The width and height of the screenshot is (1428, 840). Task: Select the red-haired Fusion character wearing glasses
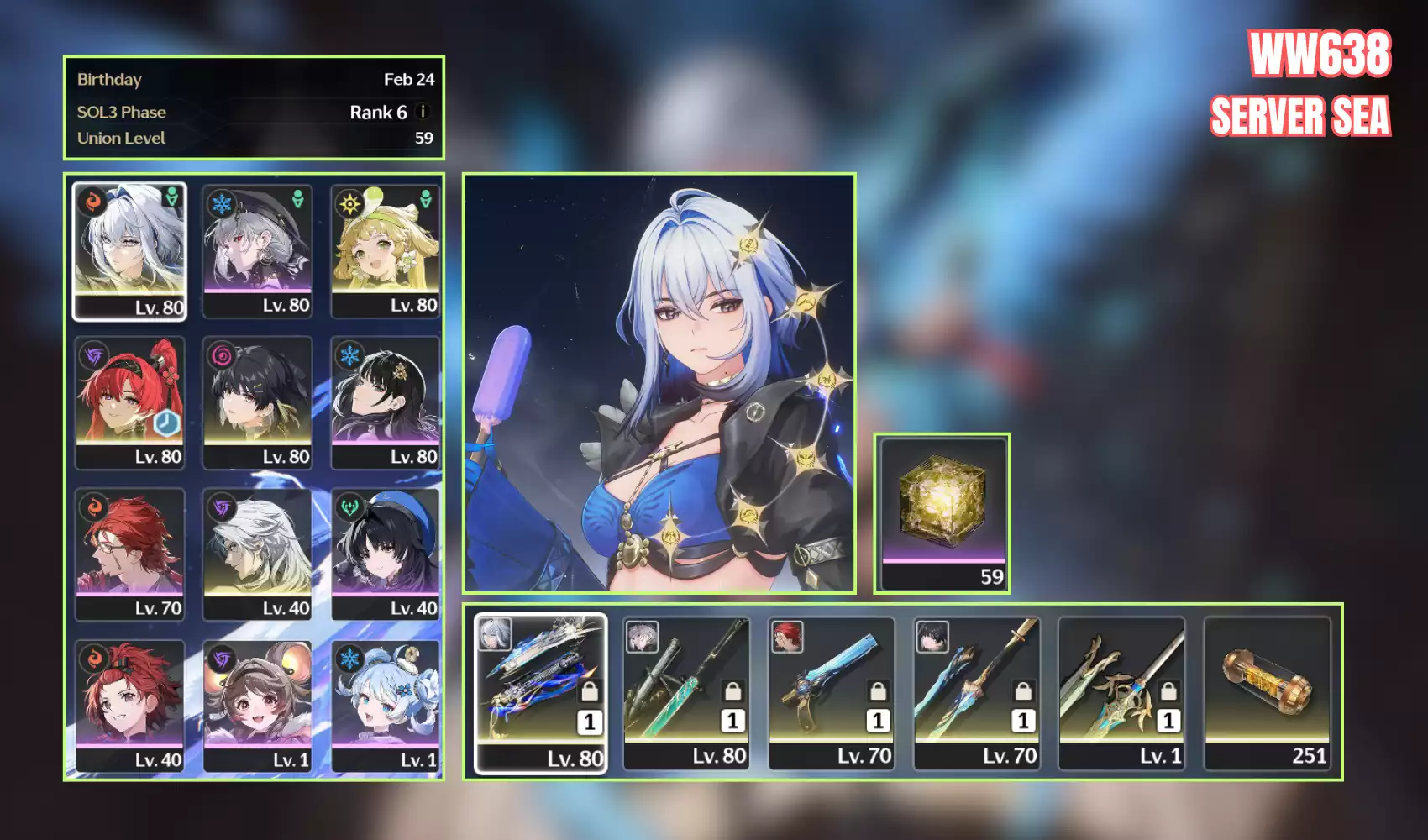[x=129, y=554]
